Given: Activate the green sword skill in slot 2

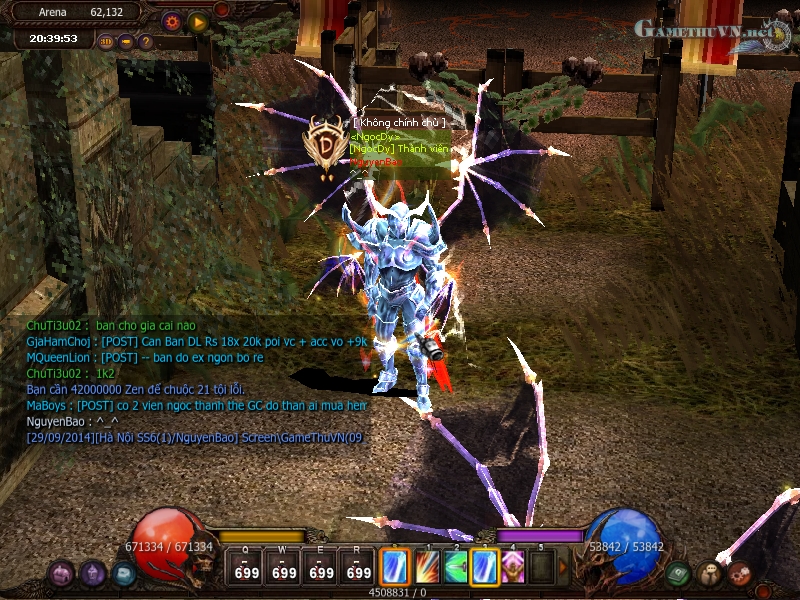Looking at the screenshot, I should pyautogui.click(x=456, y=567).
